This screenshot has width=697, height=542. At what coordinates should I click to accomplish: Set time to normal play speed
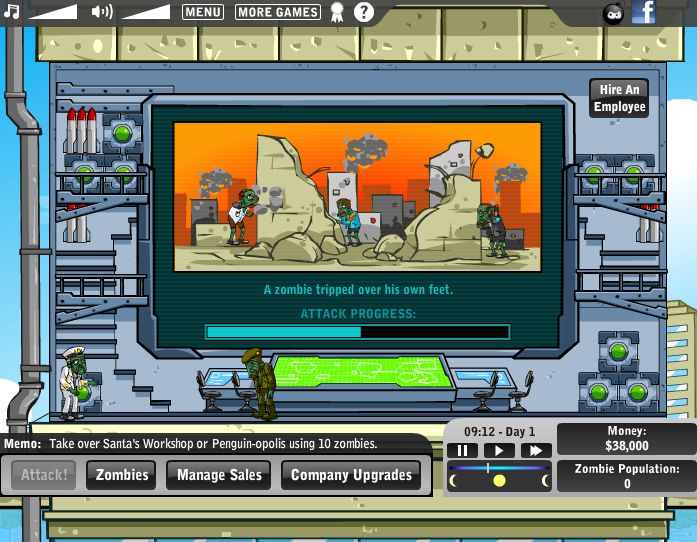click(498, 451)
